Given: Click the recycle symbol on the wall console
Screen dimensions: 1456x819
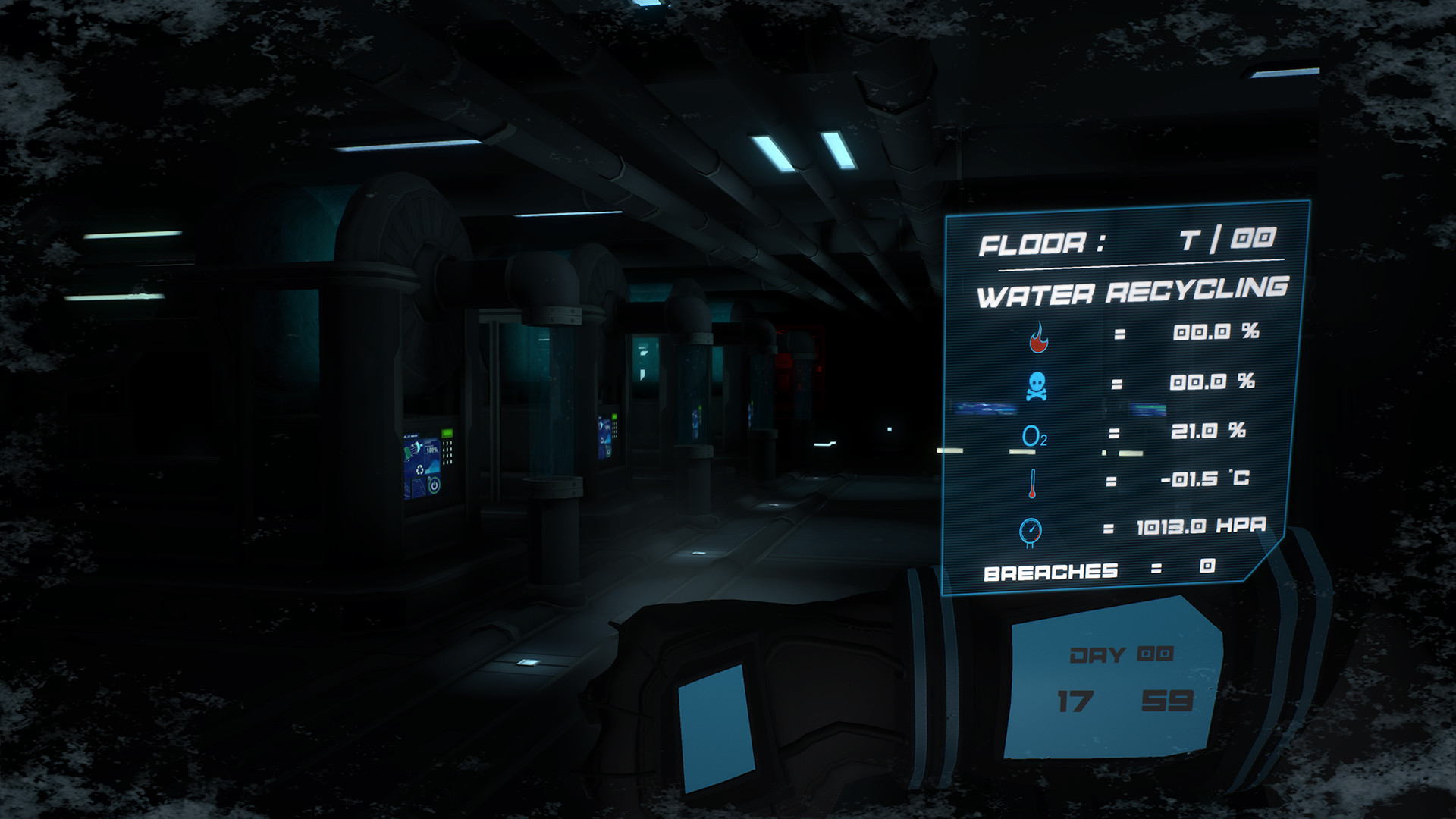Looking at the screenshot, I should [x=419, y=469].
